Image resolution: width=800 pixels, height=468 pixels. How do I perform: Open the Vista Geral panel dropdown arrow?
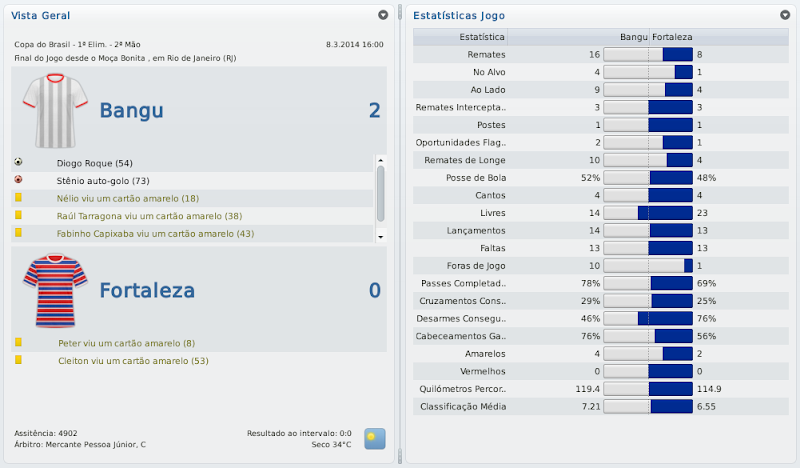click(383, 16)
